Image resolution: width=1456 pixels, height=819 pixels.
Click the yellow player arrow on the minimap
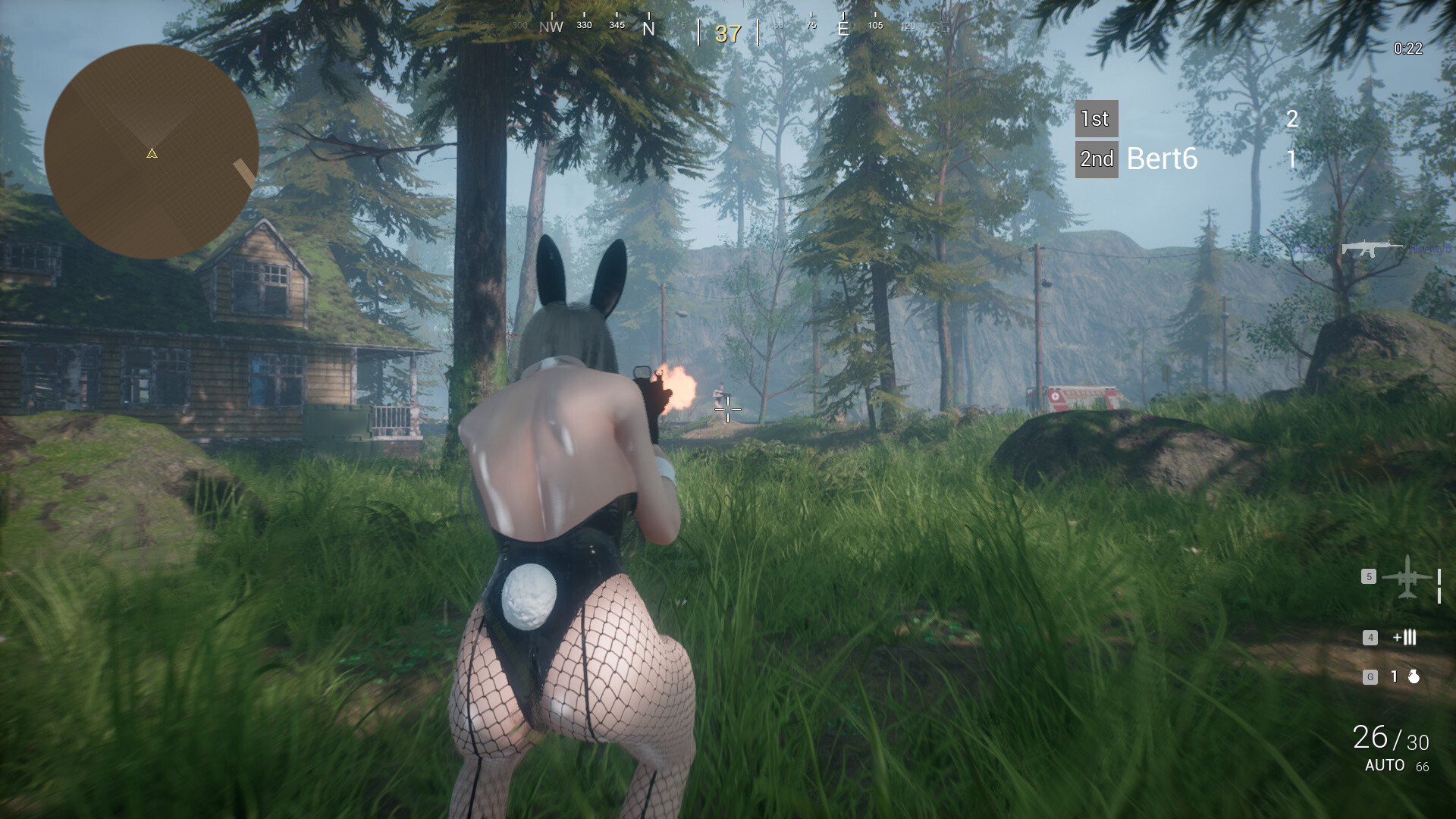click(152, 154)
